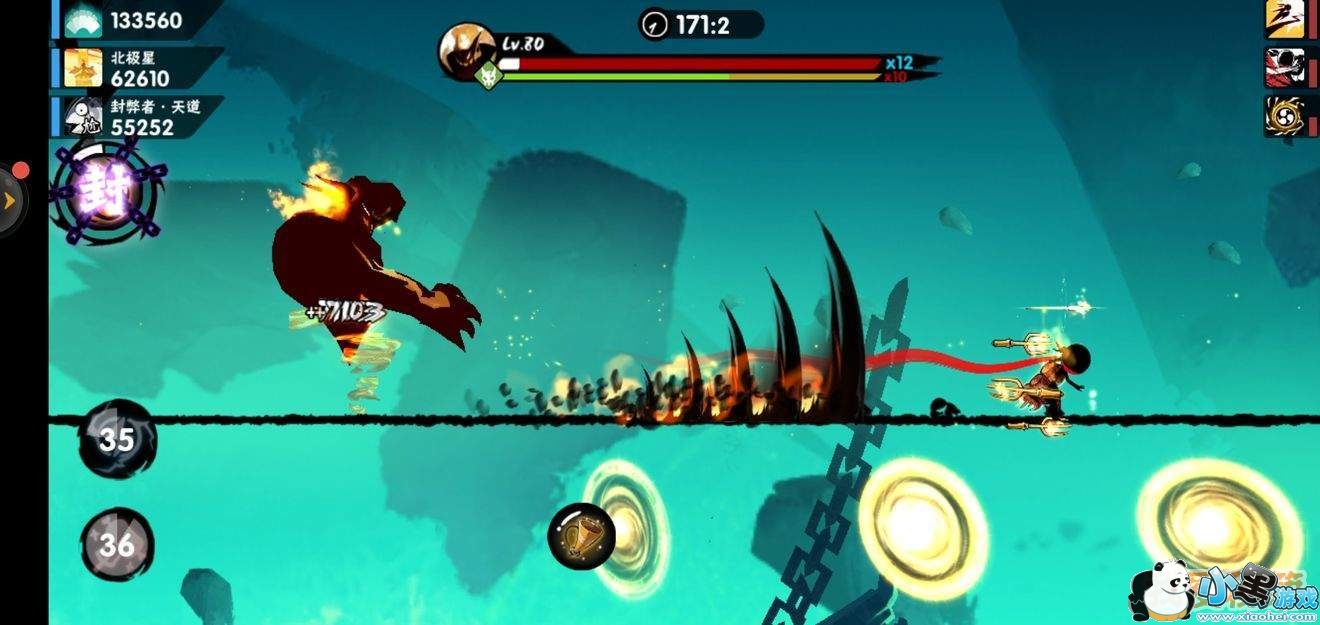Tap the golden swirl tomoe icon
This screenshot has width=1320, height=625.
(x=1284, y=117)
